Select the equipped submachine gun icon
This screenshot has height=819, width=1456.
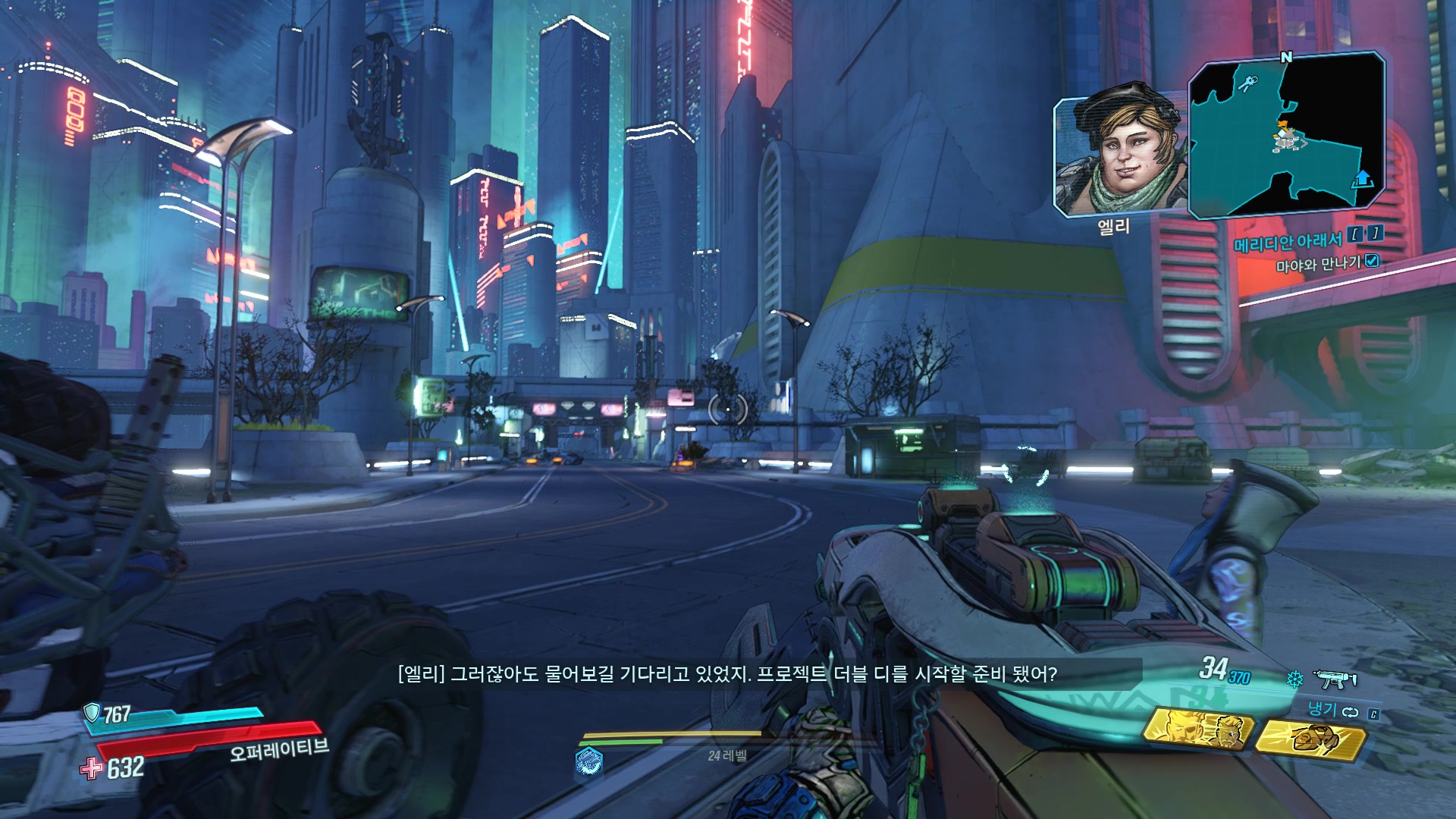pos(1335,679)
